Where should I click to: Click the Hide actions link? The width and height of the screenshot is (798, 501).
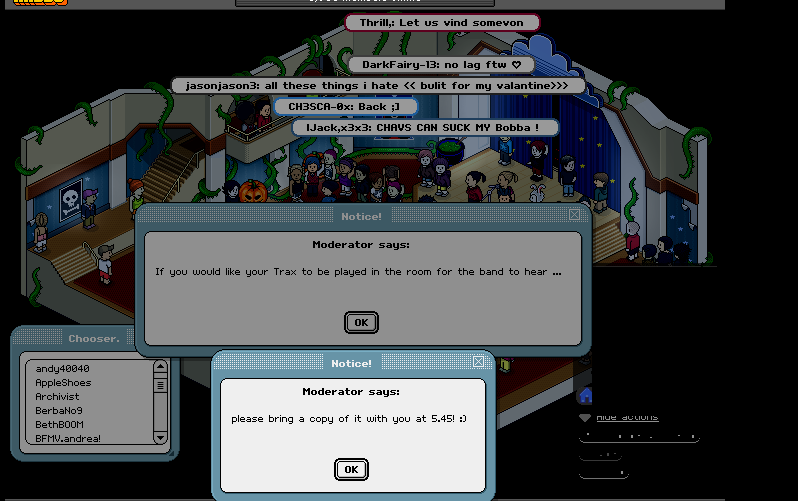click(x=626, y=417)
